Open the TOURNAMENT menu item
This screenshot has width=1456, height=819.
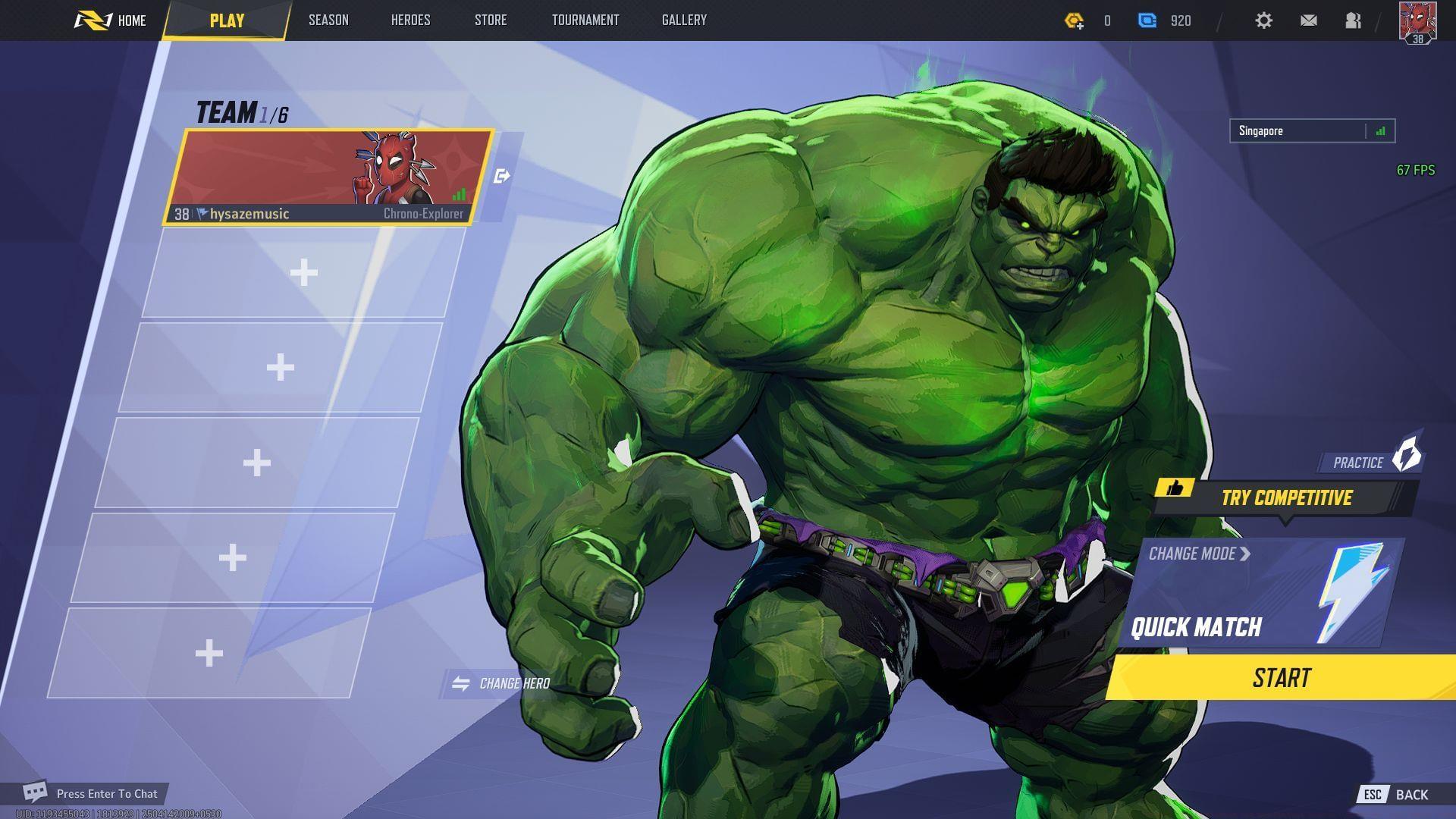(x=585, y=20)
